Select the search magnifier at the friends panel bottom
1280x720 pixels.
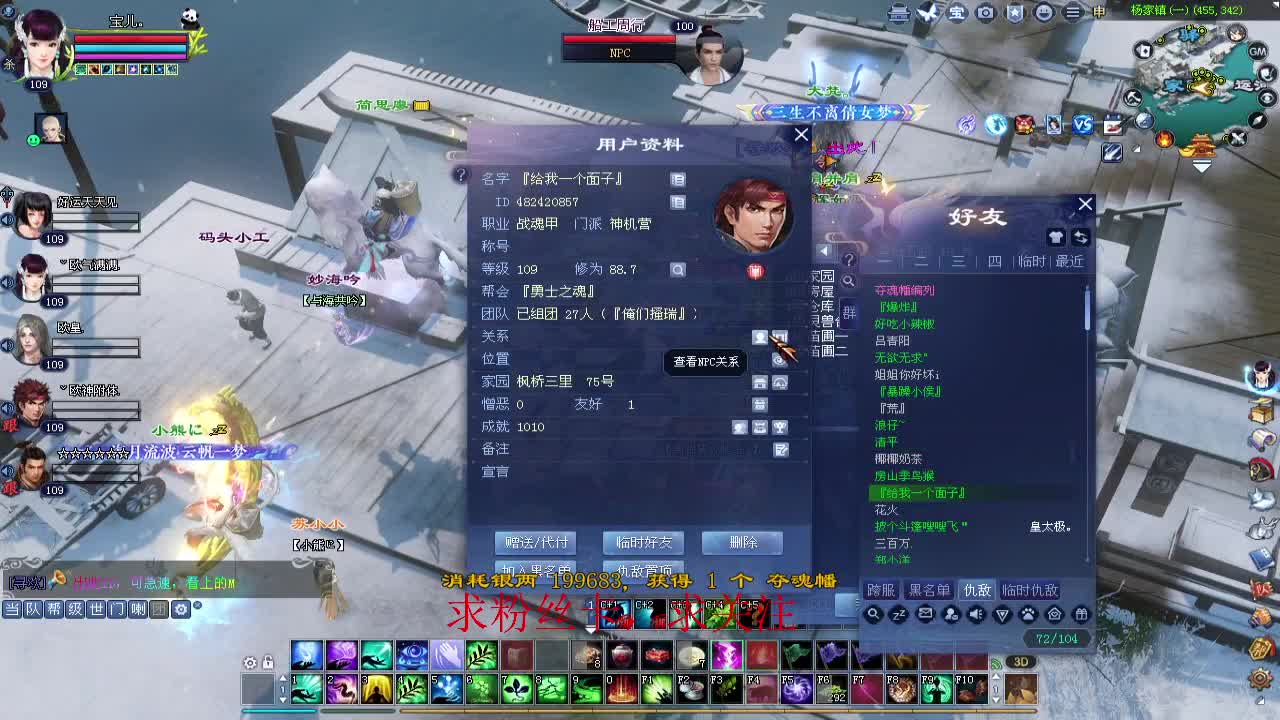tap(873, 613)
